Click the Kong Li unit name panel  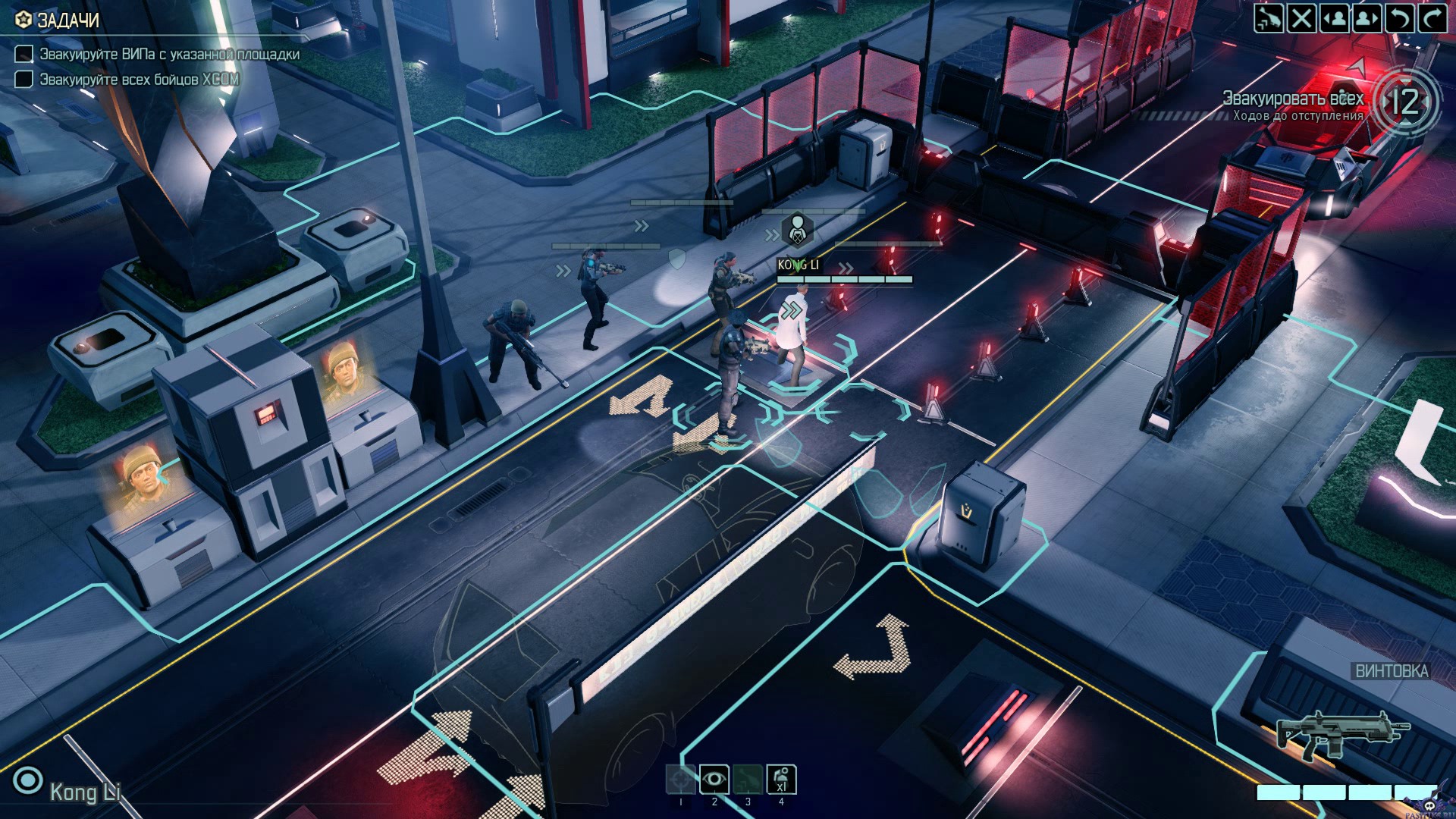pos(83,792)
